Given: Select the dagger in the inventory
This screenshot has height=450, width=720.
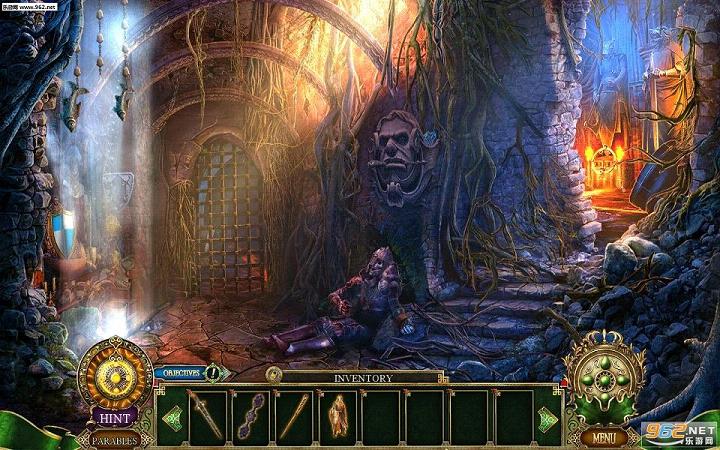Looking at the screenshot, I should [207, 416].
